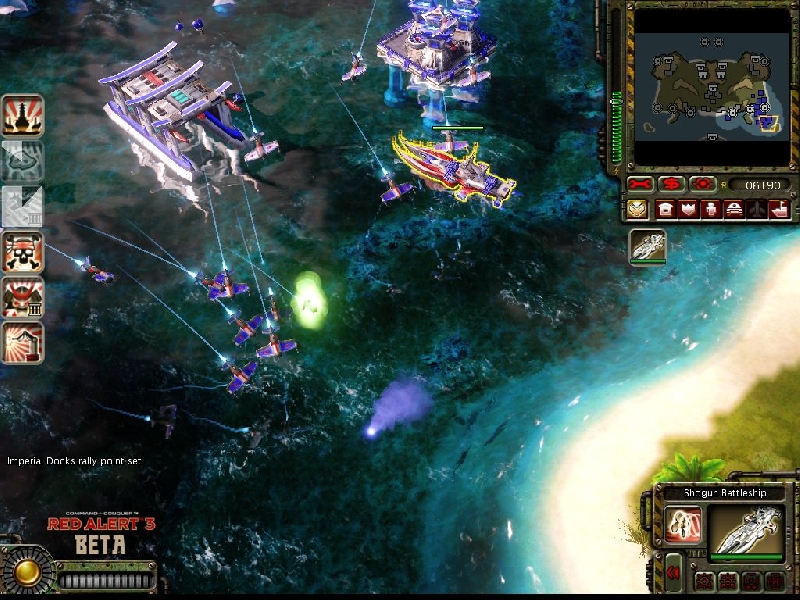
Task: Use the pagoda tower support power
Action: (x=20, y=115)
